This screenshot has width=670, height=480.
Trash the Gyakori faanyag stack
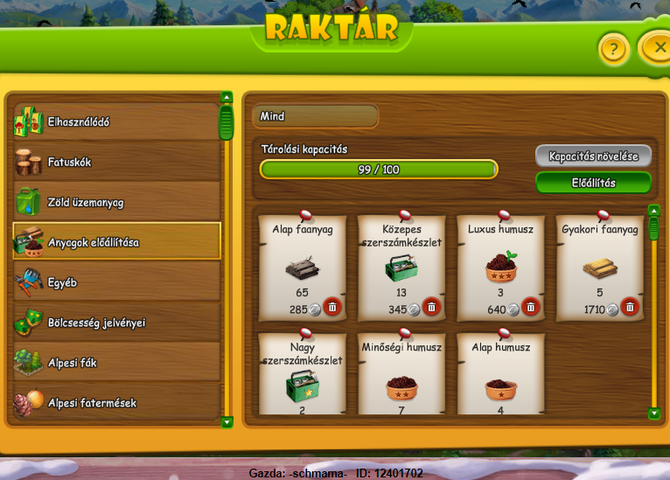[629, 308]
